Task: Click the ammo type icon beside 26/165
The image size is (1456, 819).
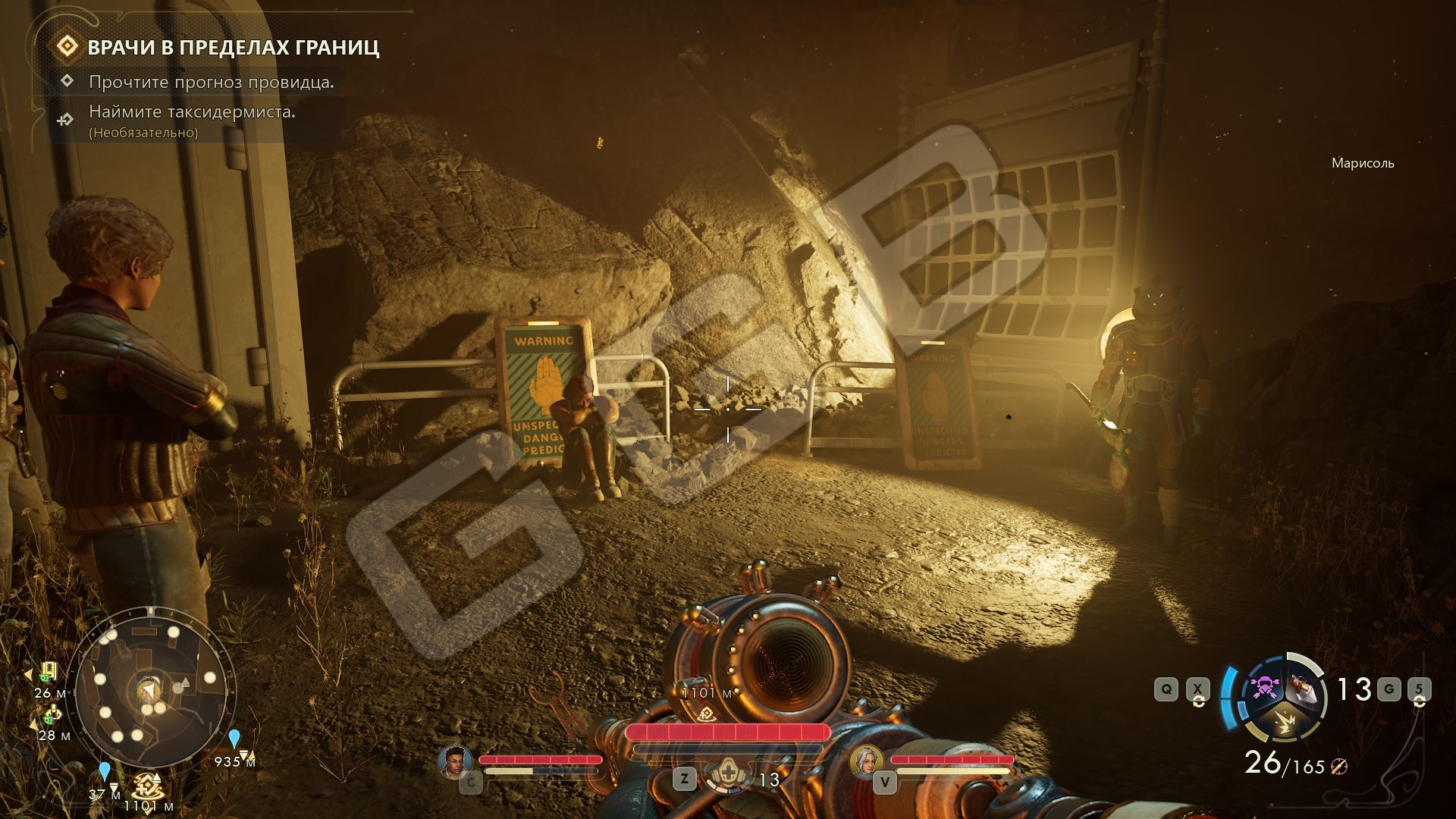Action: 1339,767
